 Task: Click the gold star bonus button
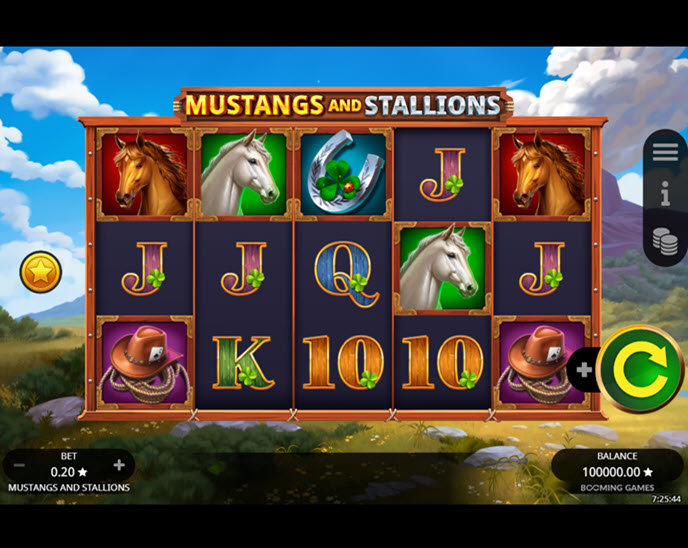click(41, 271)
